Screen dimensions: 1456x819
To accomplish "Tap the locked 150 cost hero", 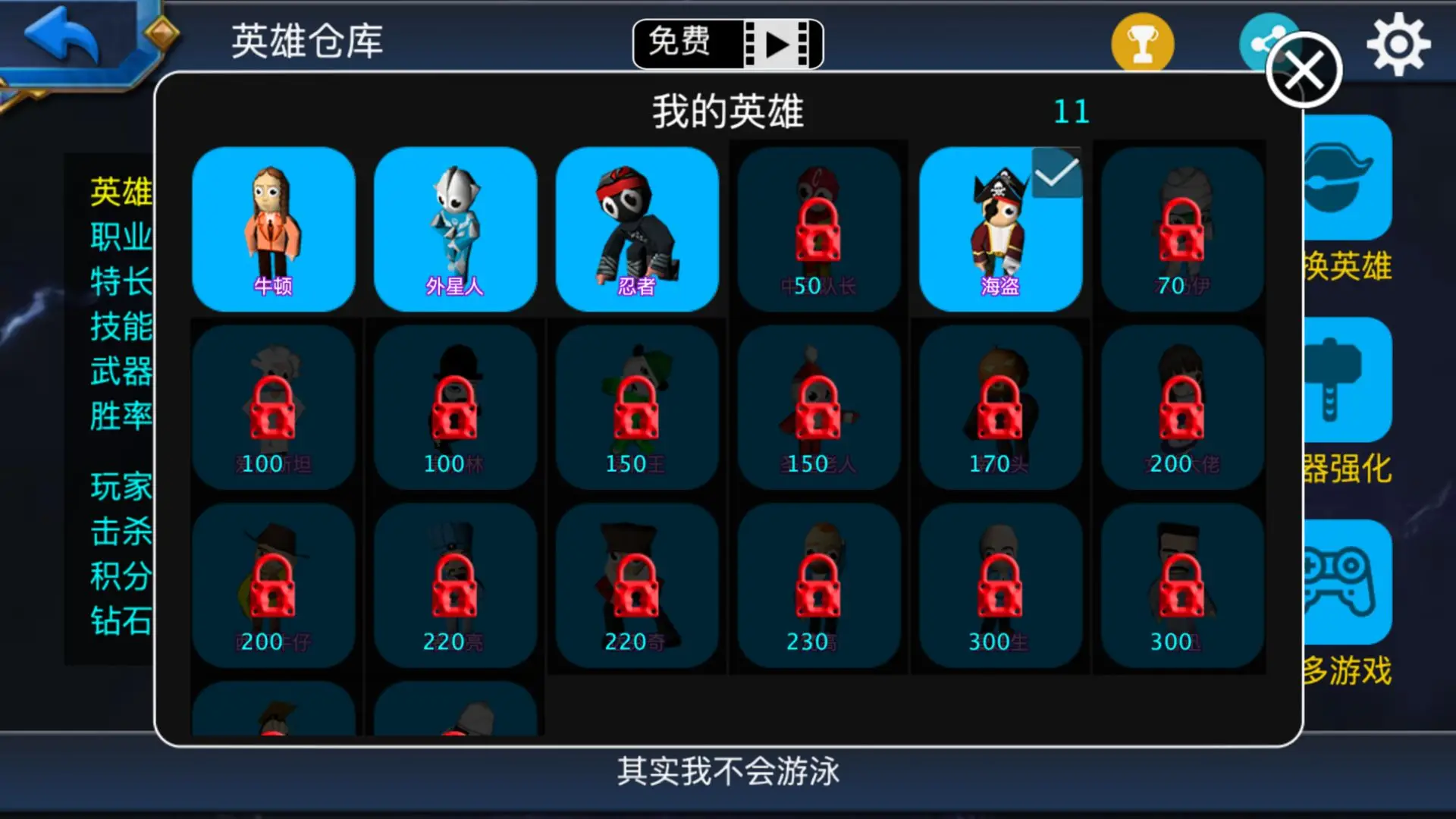I will [637, 406].
